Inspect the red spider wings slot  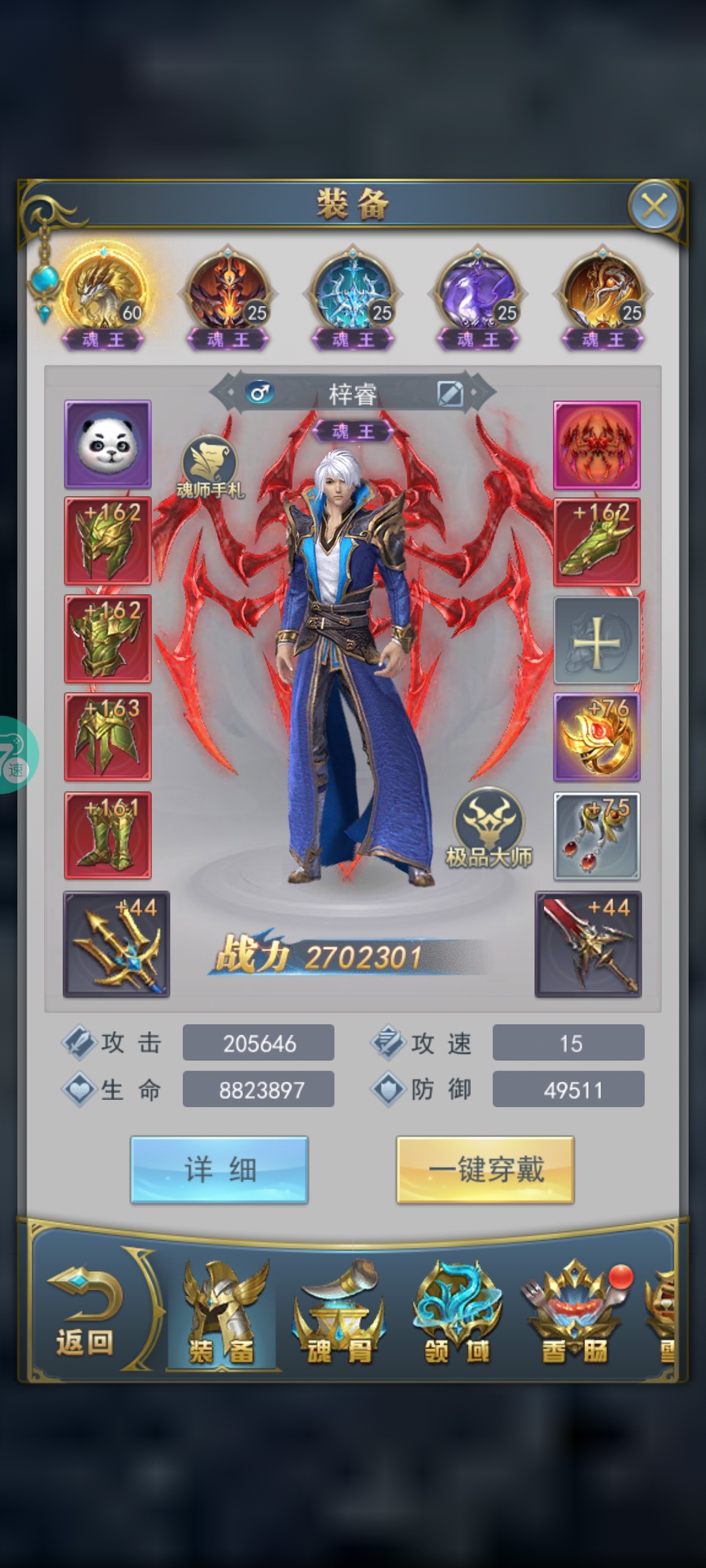click(596, 444)
